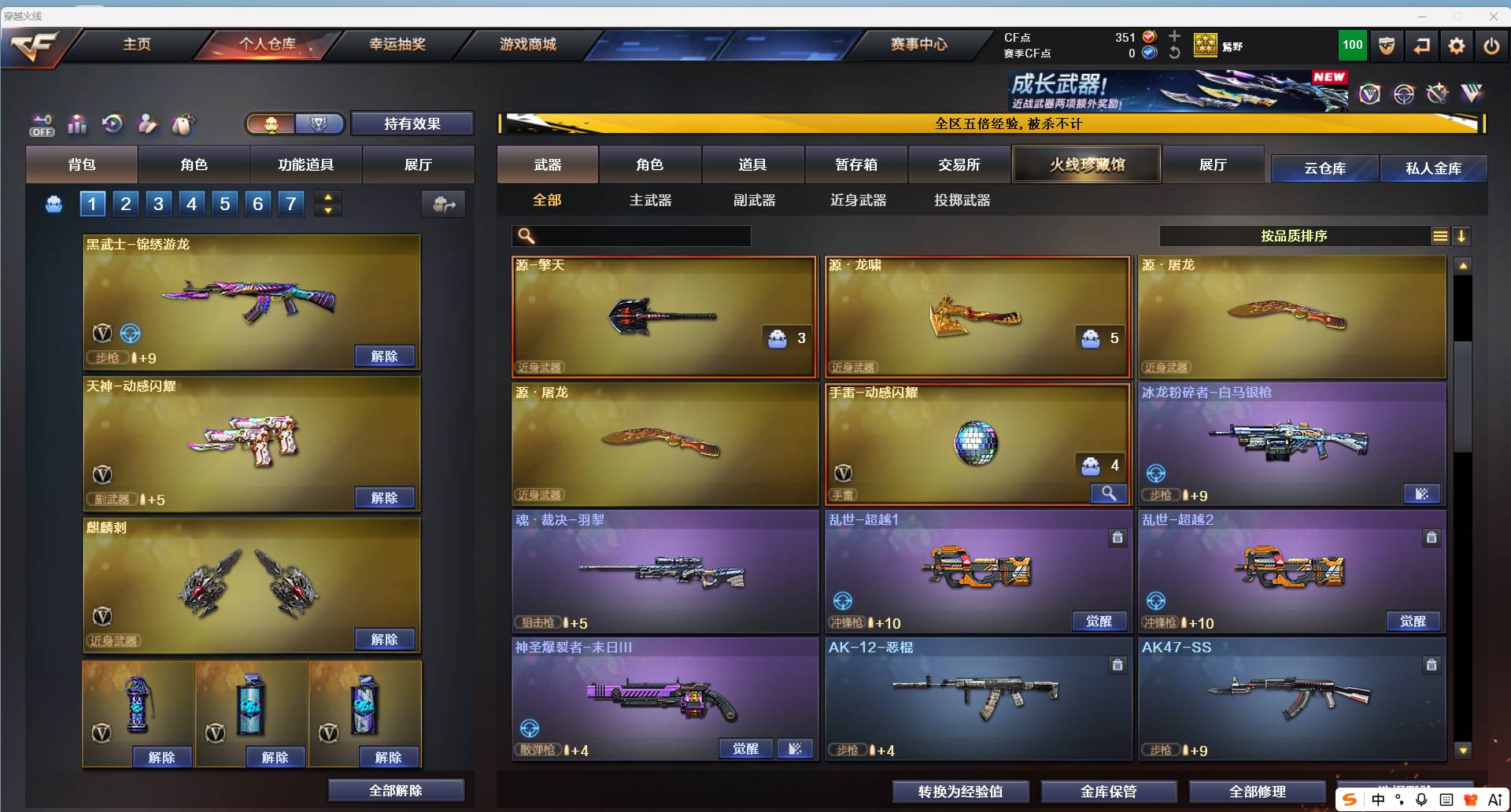This screenshot has width=1511, height=812.
Task: Toggle descending sort order arrow
Action: [x=1462, y=235]
